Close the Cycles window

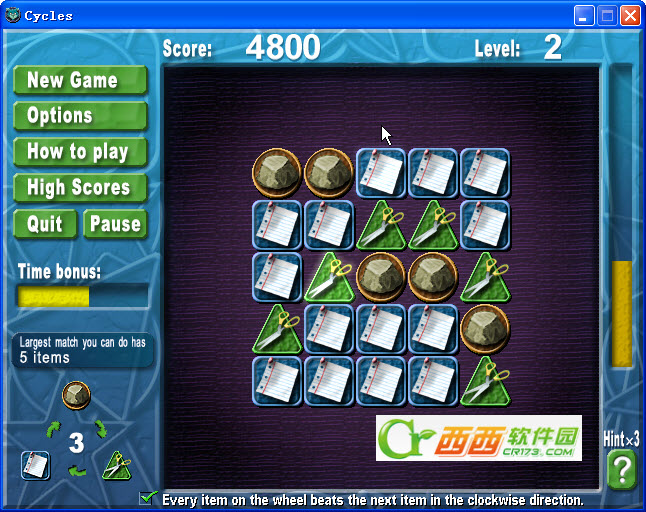630,15
